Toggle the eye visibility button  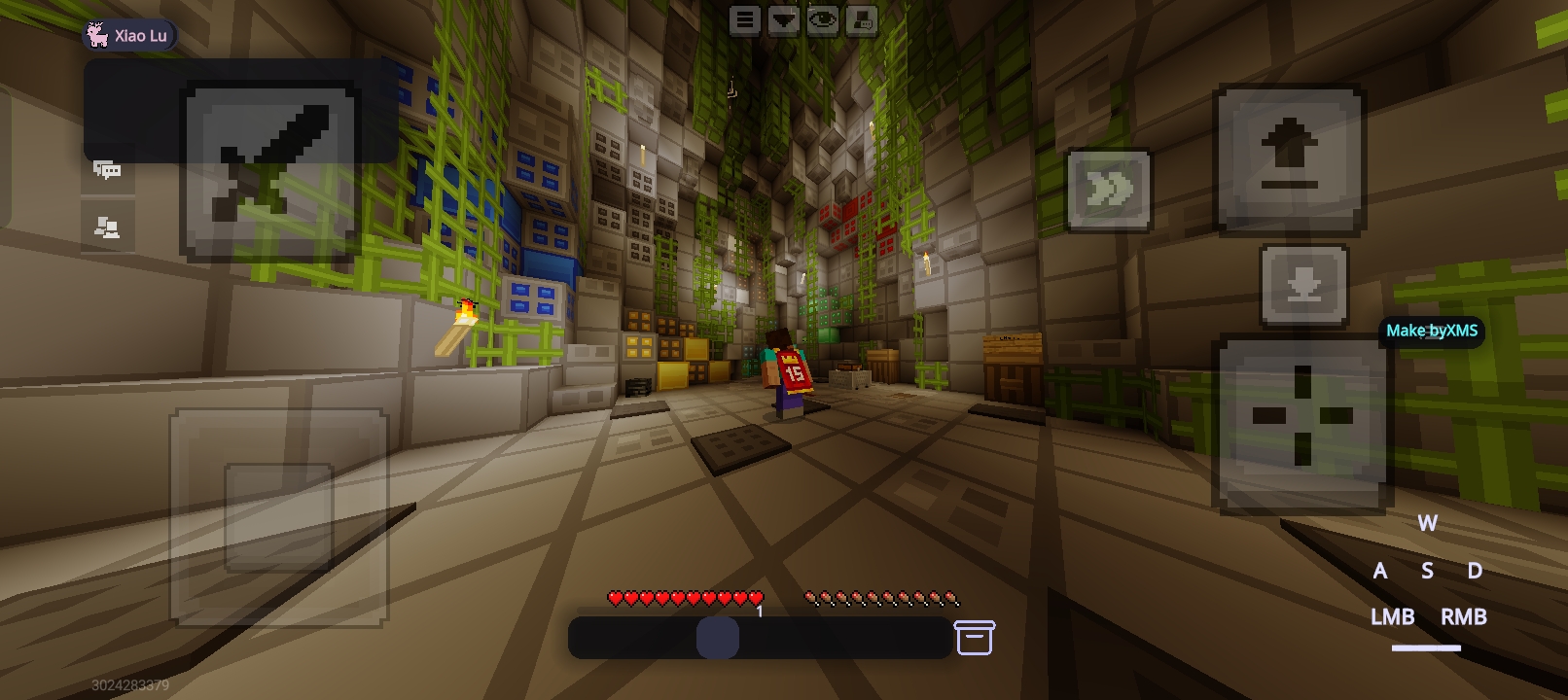click(x=823, y=20)
